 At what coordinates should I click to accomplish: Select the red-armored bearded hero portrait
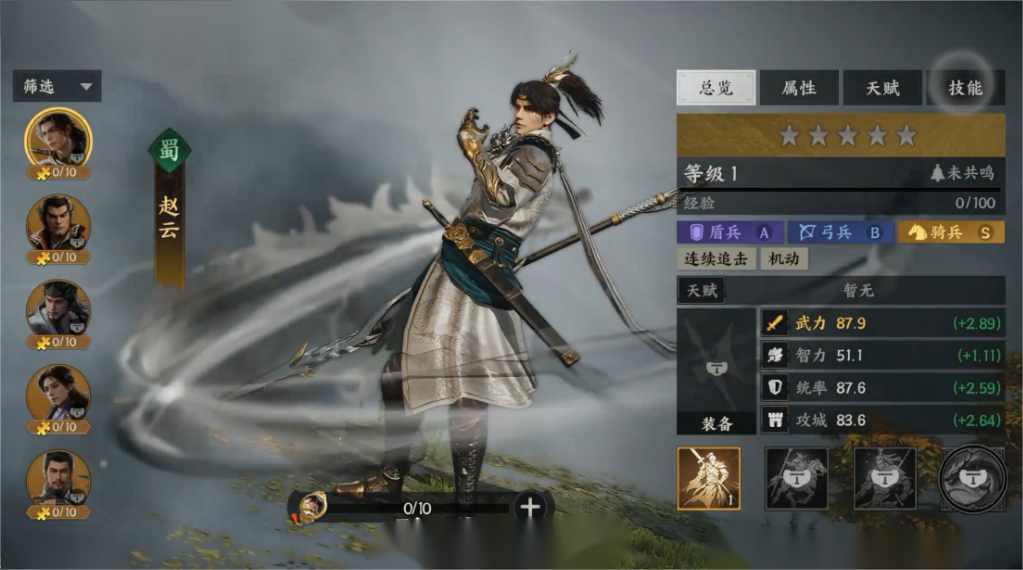point(57,223)
